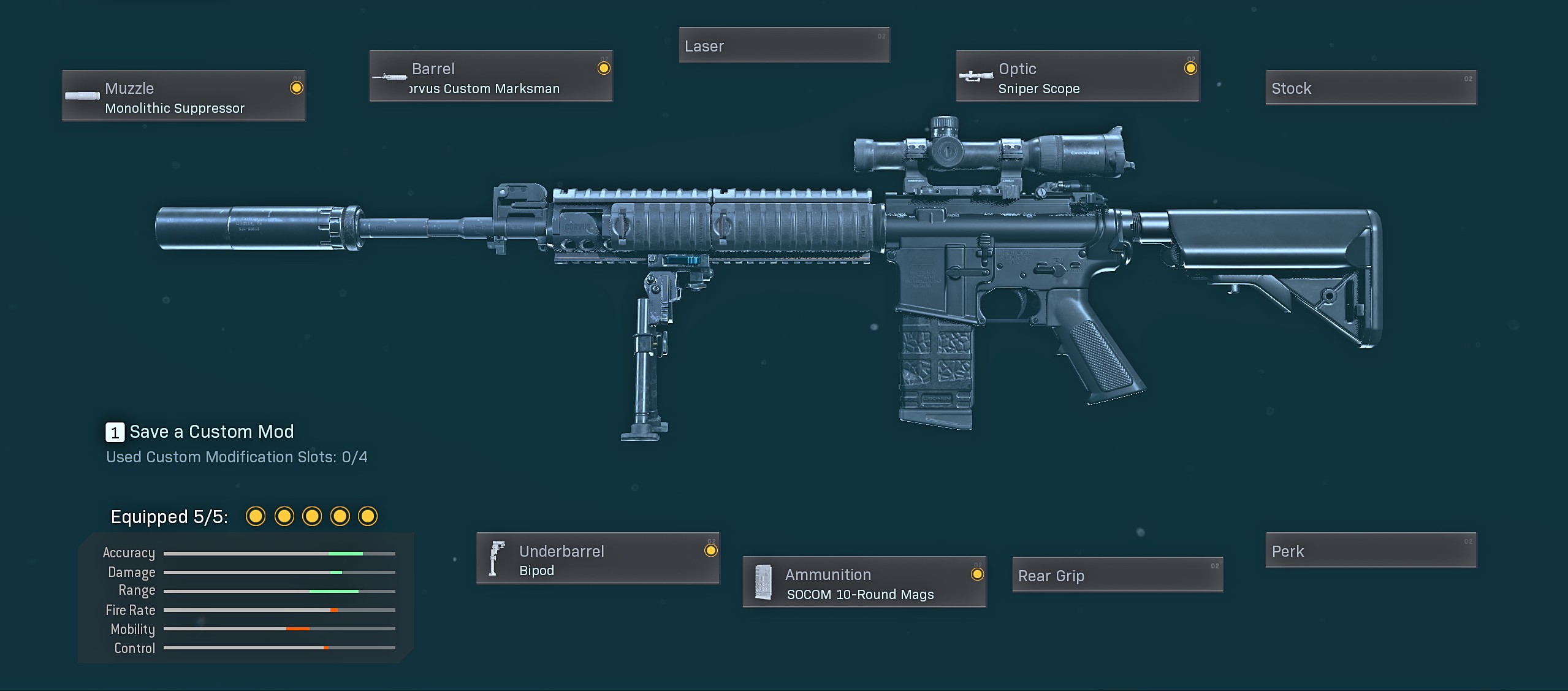Screen dimensions: 1568x691
Task: Select the Underbarrel Bipod slot
Action: coord(598,559)
